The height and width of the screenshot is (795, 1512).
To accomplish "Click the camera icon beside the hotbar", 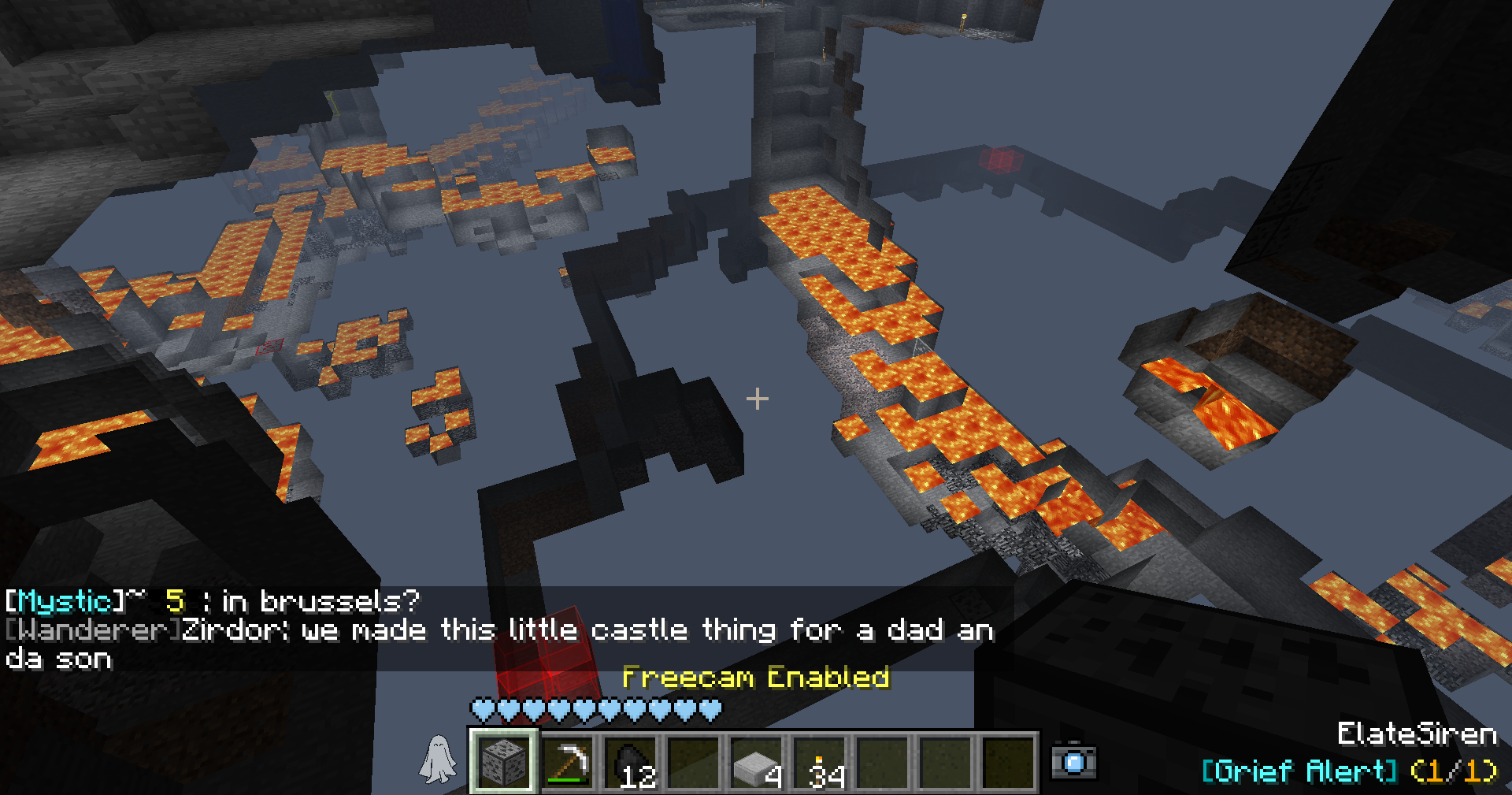I will point(1074,761).
